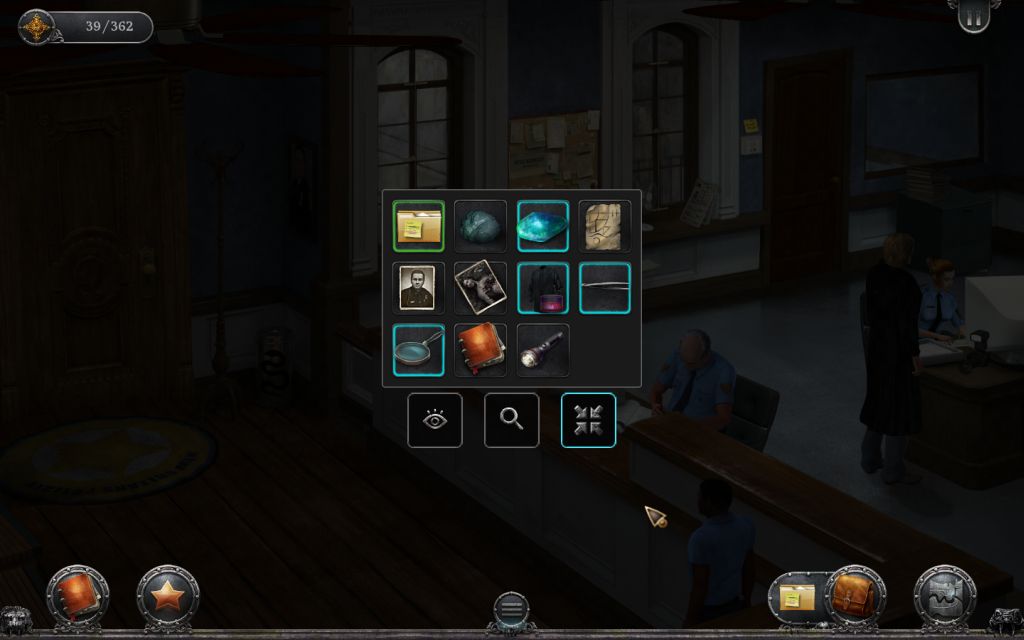Select the magnifying glass inventory item
Viewport: 1024px width, 640px height.
click(418, 350)
